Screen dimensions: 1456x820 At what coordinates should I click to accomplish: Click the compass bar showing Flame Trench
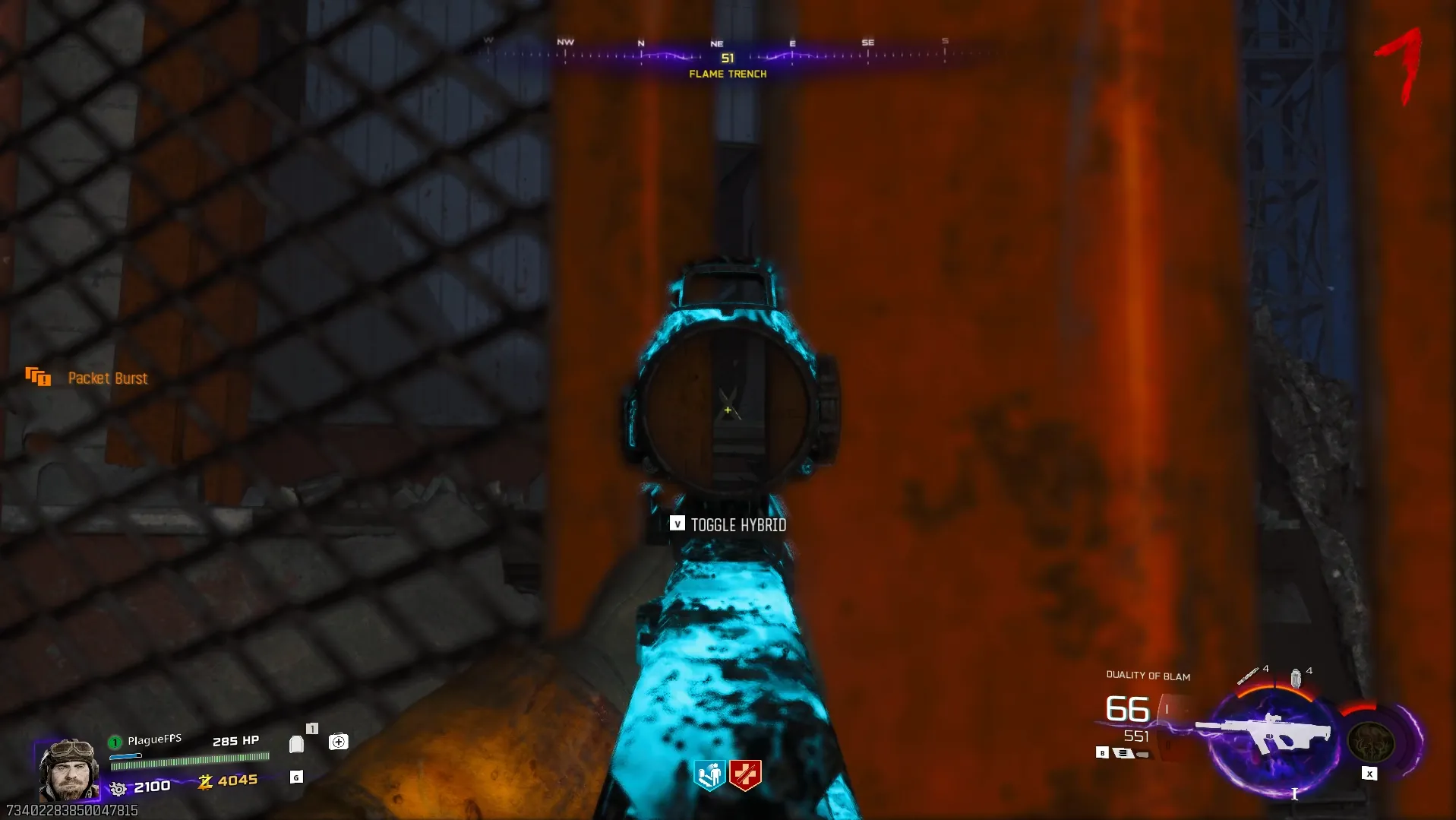point(727,57)
